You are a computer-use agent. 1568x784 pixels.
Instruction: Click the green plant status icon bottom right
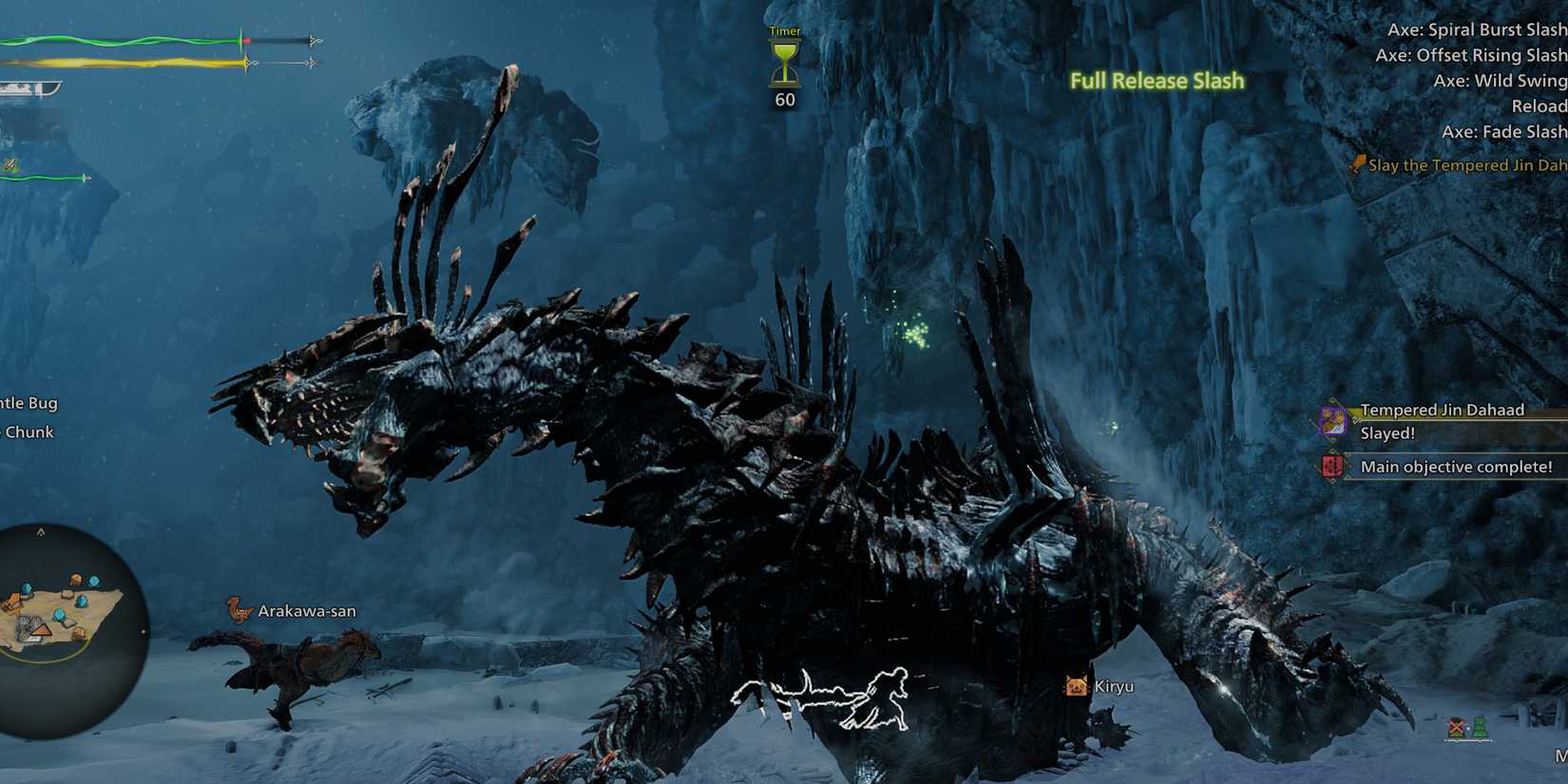(1481, 726)
